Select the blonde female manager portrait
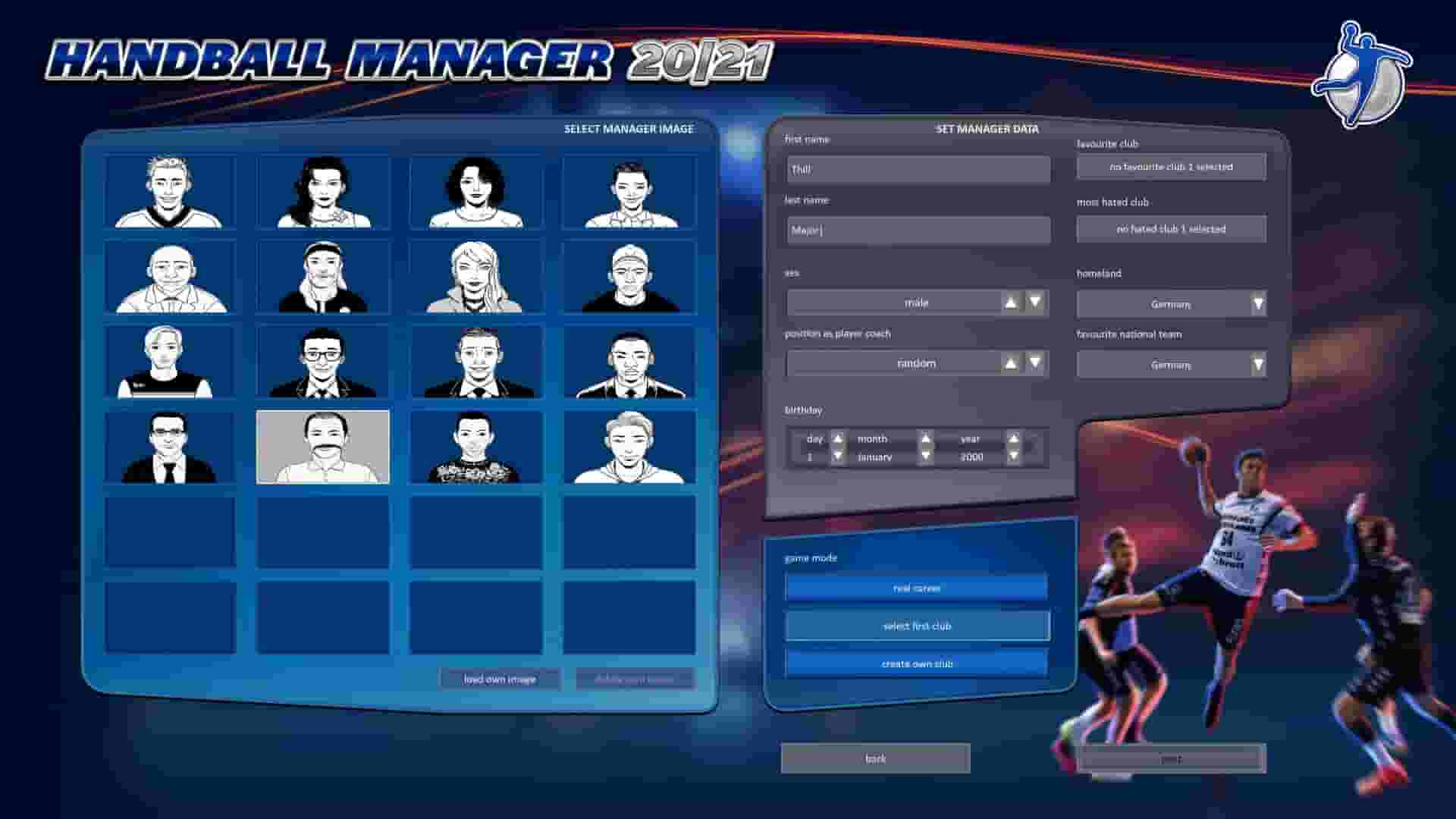 tap(474, 277)
